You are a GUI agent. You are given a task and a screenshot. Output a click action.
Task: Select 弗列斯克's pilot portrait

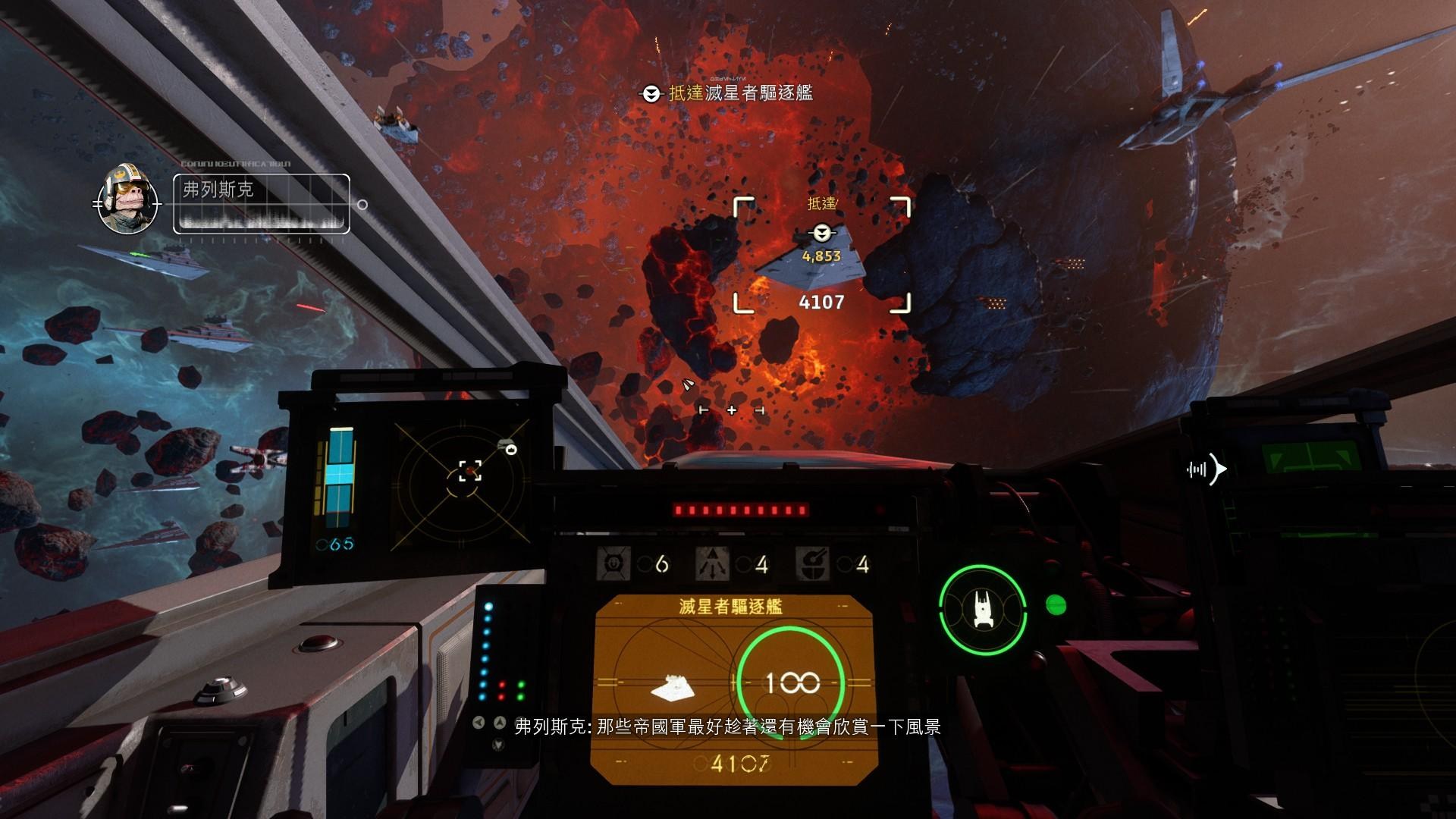127,200
